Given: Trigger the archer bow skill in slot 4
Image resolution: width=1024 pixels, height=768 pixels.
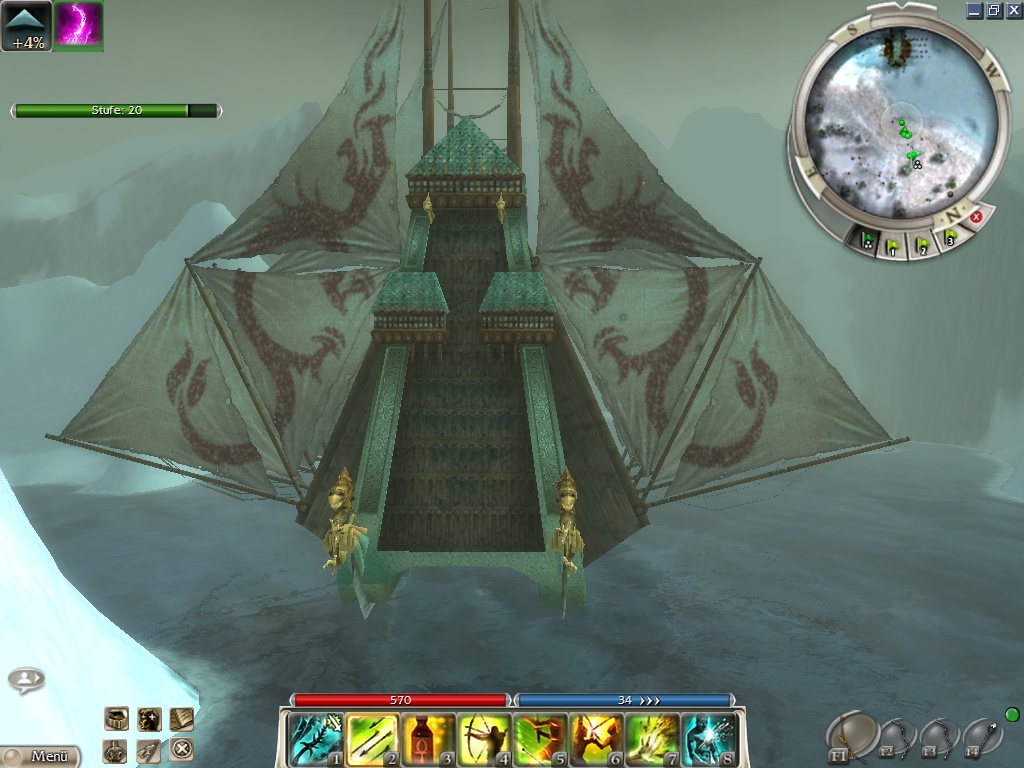Looking at the screenshot, I should [485, 740].
